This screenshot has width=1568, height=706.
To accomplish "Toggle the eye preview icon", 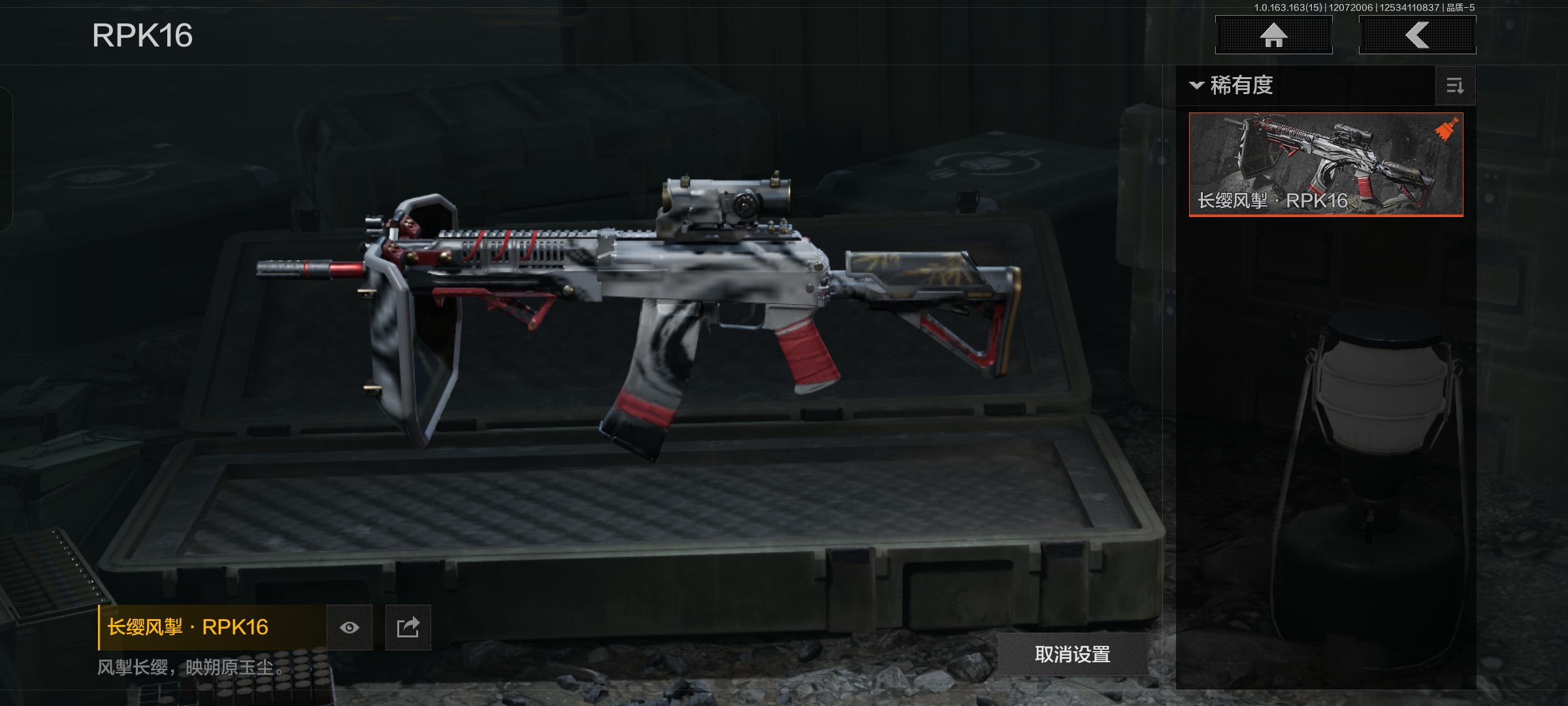I will pos(350,628).
